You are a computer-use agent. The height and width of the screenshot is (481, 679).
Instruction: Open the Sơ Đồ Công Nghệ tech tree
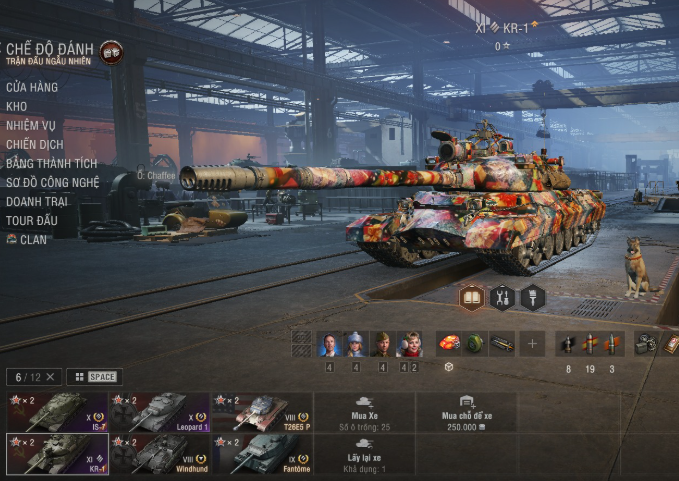pyautogui.click(x=53, y=182)
